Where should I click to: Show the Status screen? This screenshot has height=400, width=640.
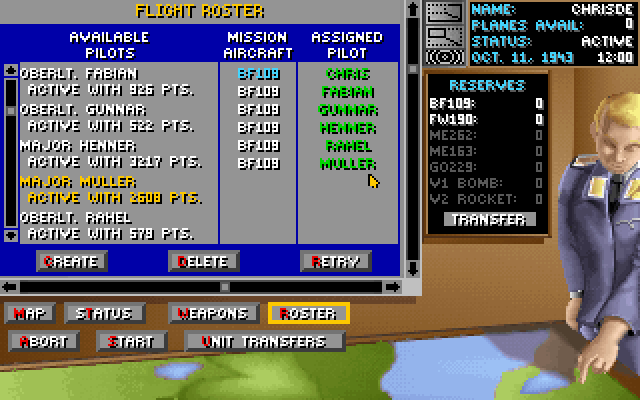point(98,313)
